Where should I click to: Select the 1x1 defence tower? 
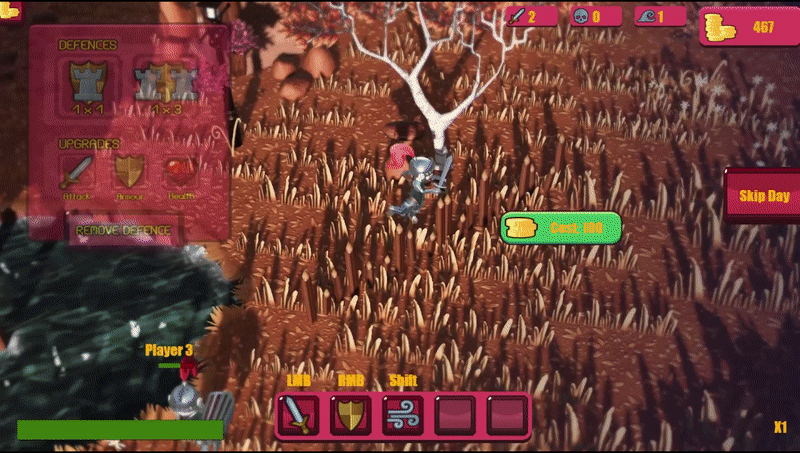87,82
